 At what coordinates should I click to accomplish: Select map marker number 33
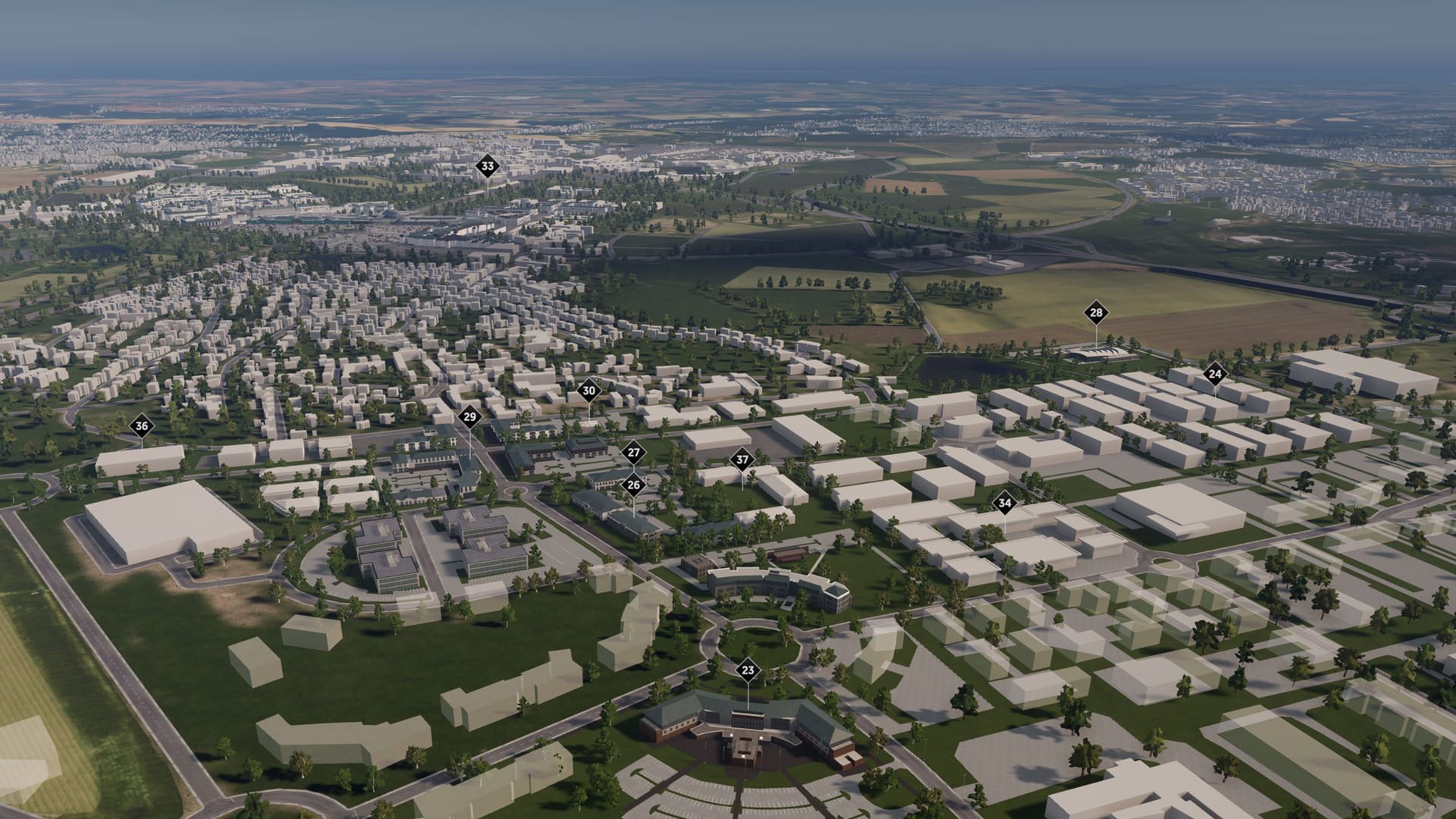coord(487,166)
